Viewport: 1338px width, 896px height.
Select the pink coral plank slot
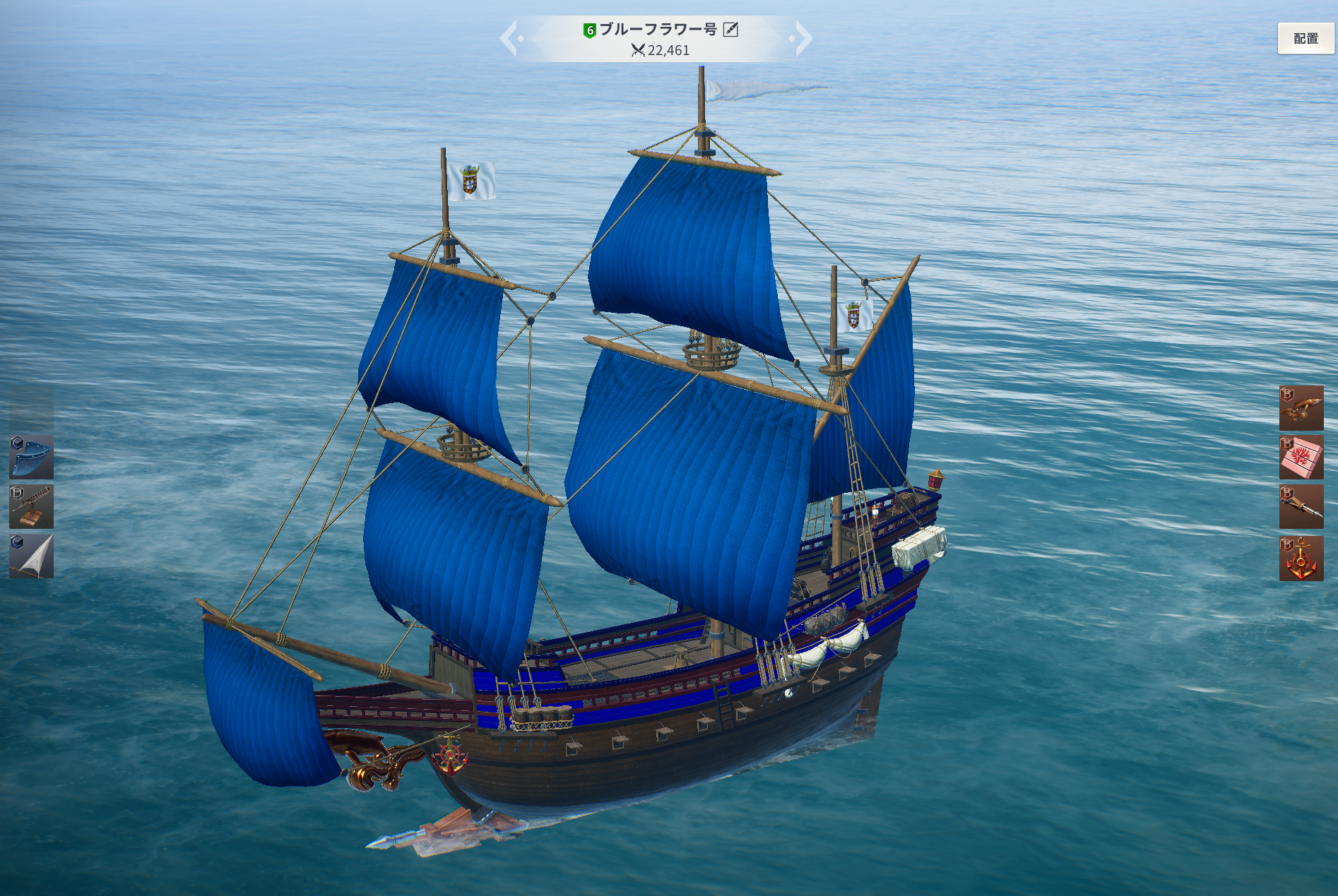(x=1301, y=457)
